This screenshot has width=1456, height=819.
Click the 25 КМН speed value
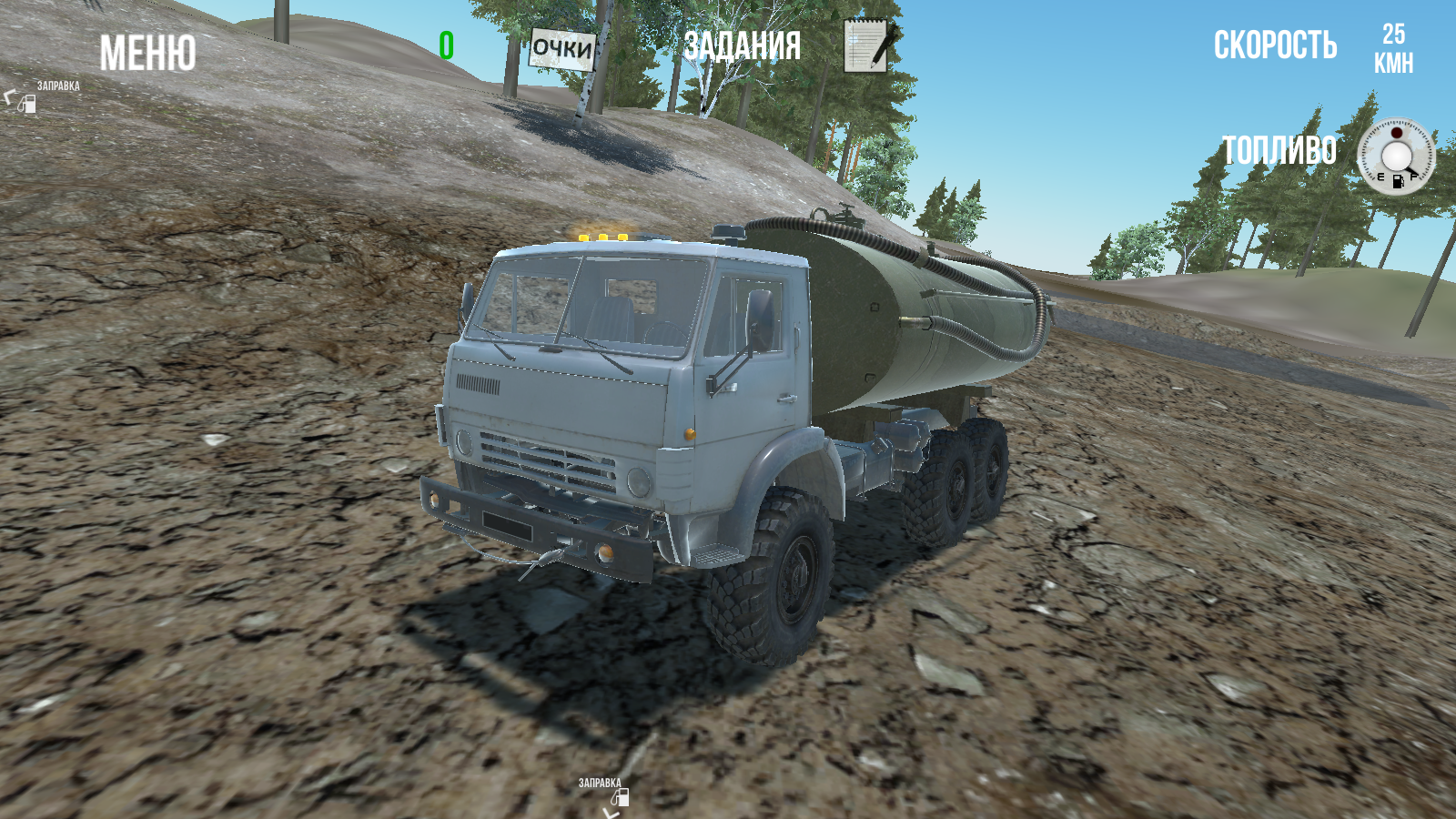coord(1393,47)
